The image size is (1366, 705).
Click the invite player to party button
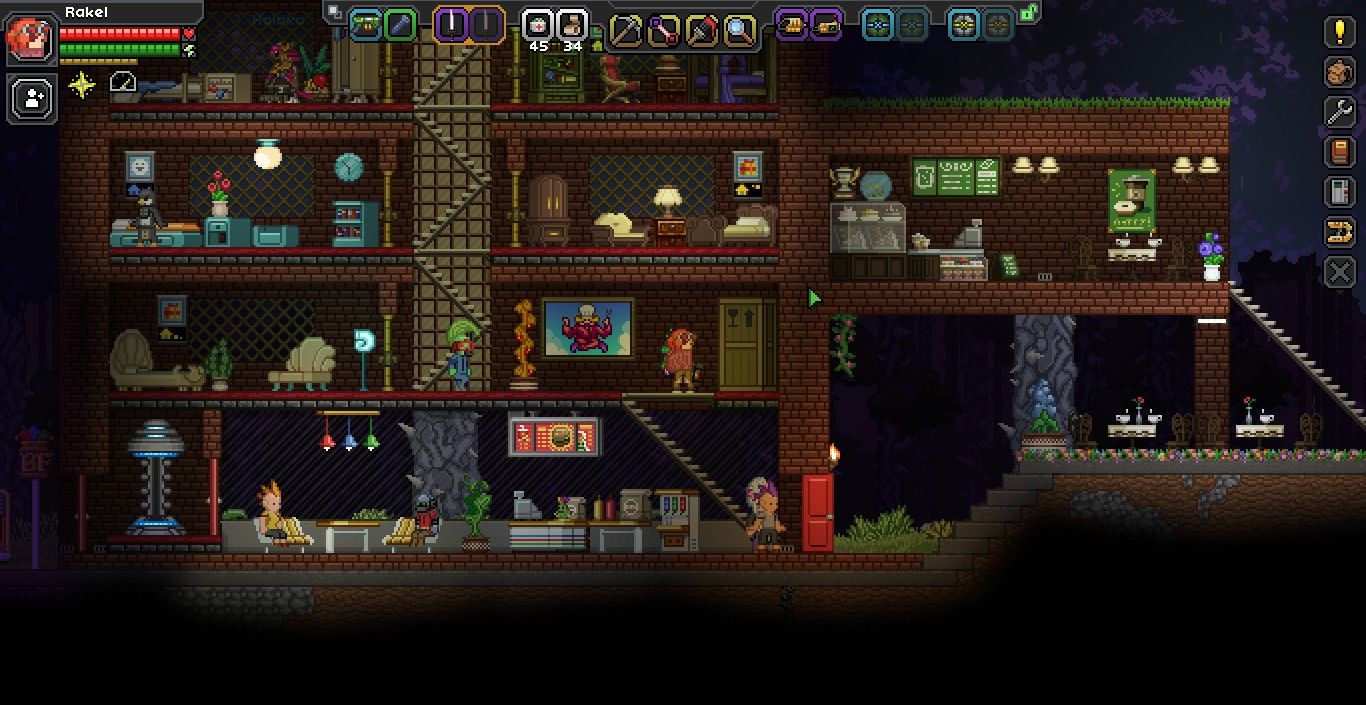click(x=33, y=98)
